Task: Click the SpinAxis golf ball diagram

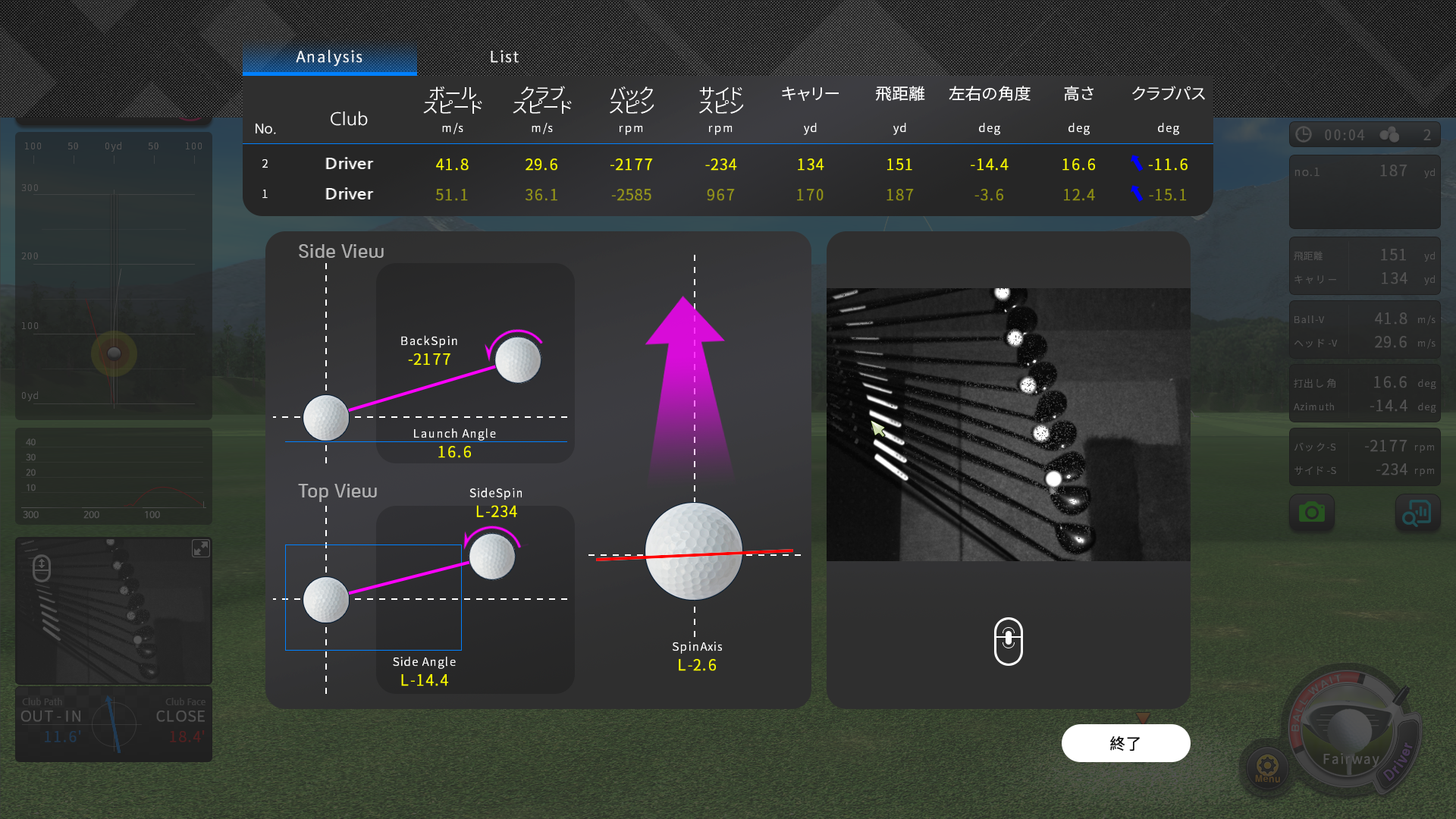Action: point(693,551)
